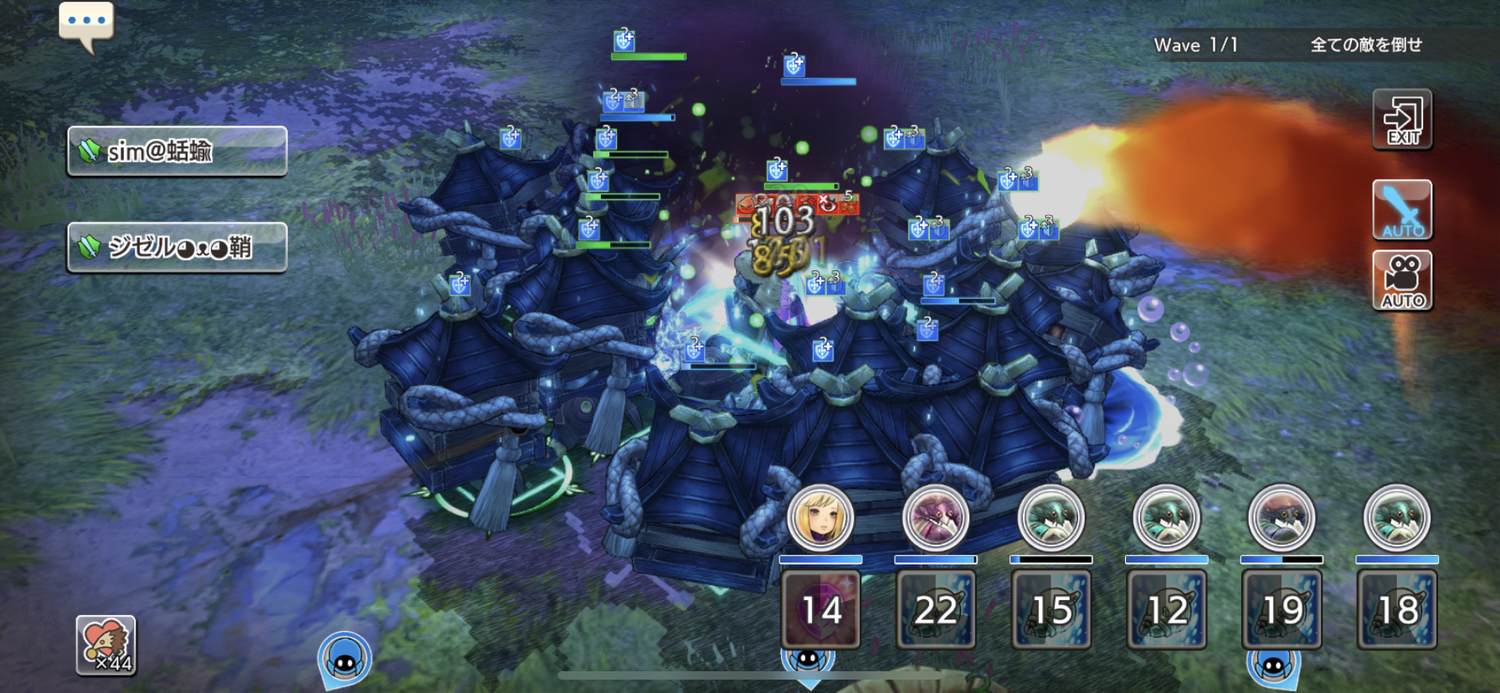Select player sim@蛞蝓 name panel
Screen dimensions: 1500x693
(177, 151)
